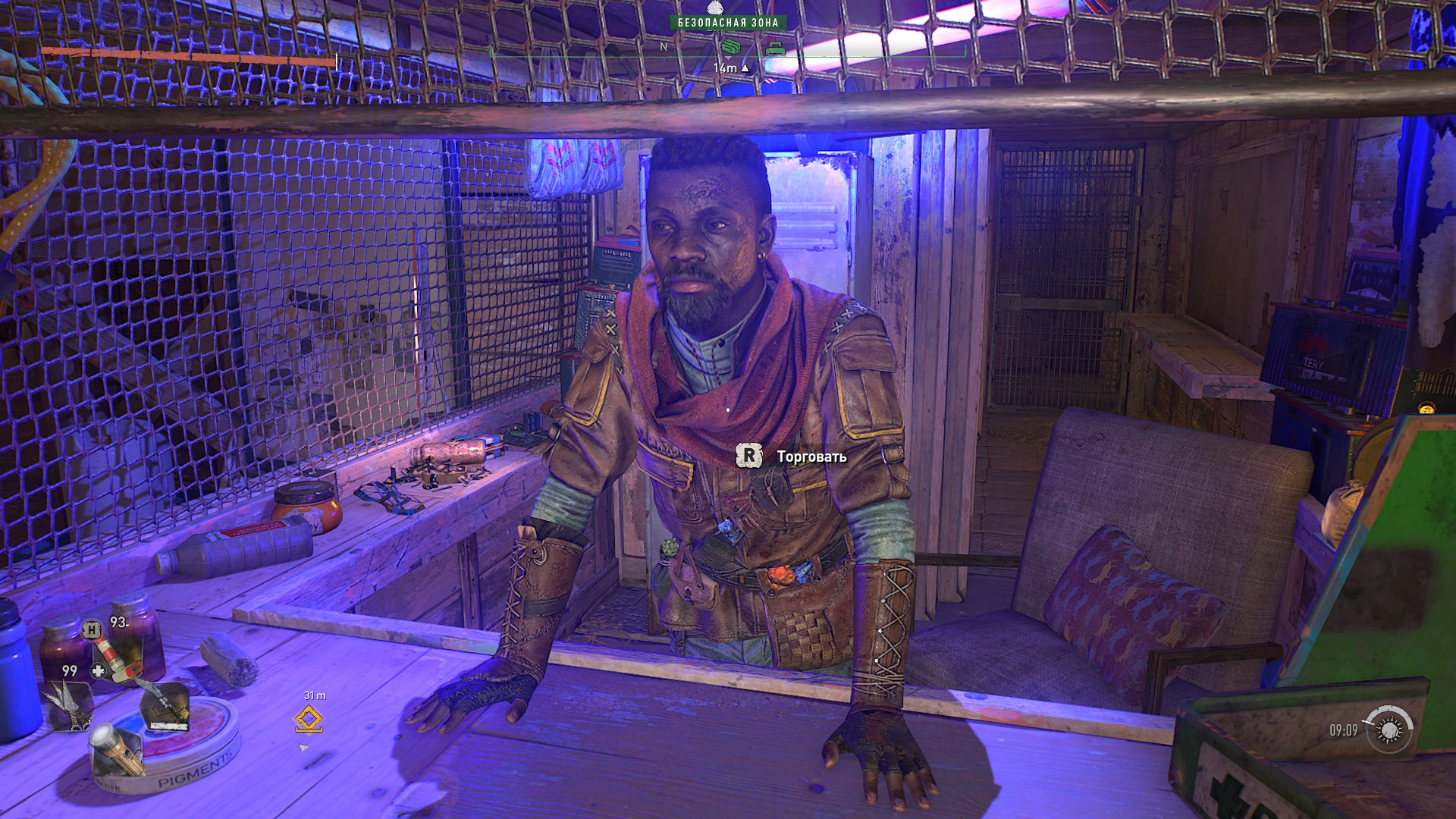Viewport: 1456px width, 819px height.
Task: Click the throwing knives icon showing 99
Action: (x=70, y=705)
